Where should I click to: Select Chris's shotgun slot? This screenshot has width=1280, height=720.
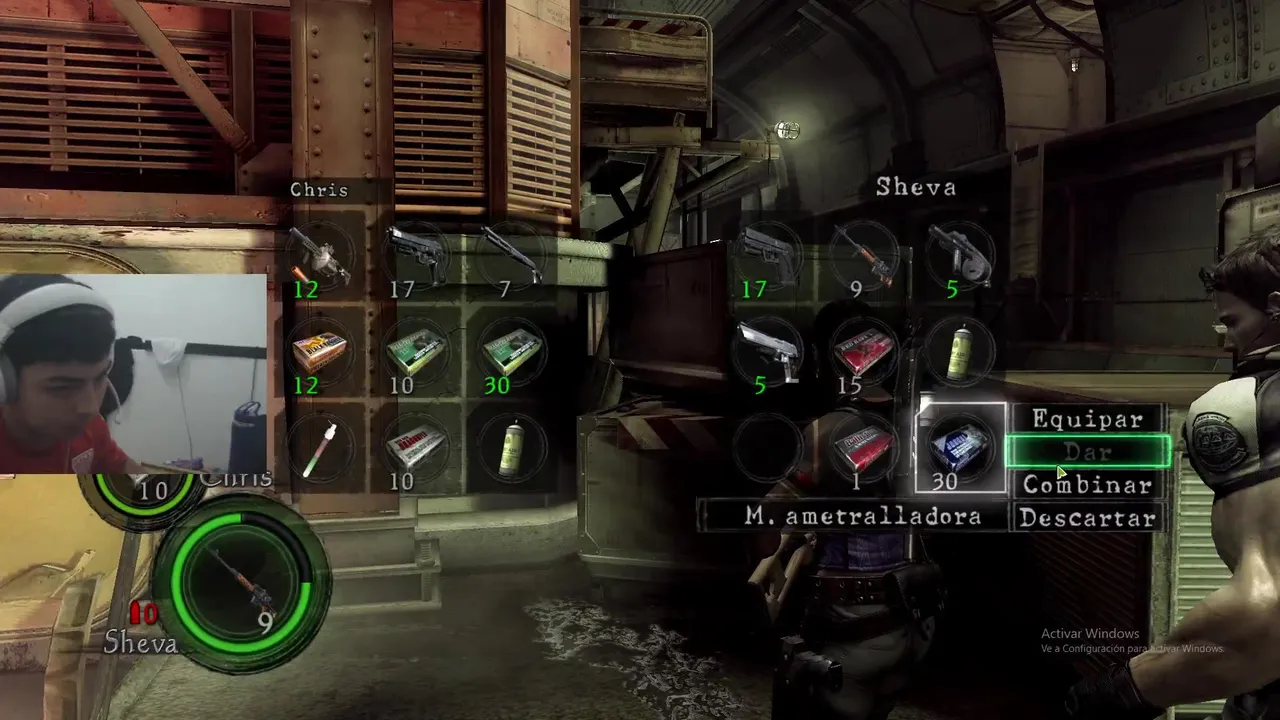[x=511, y=258]
